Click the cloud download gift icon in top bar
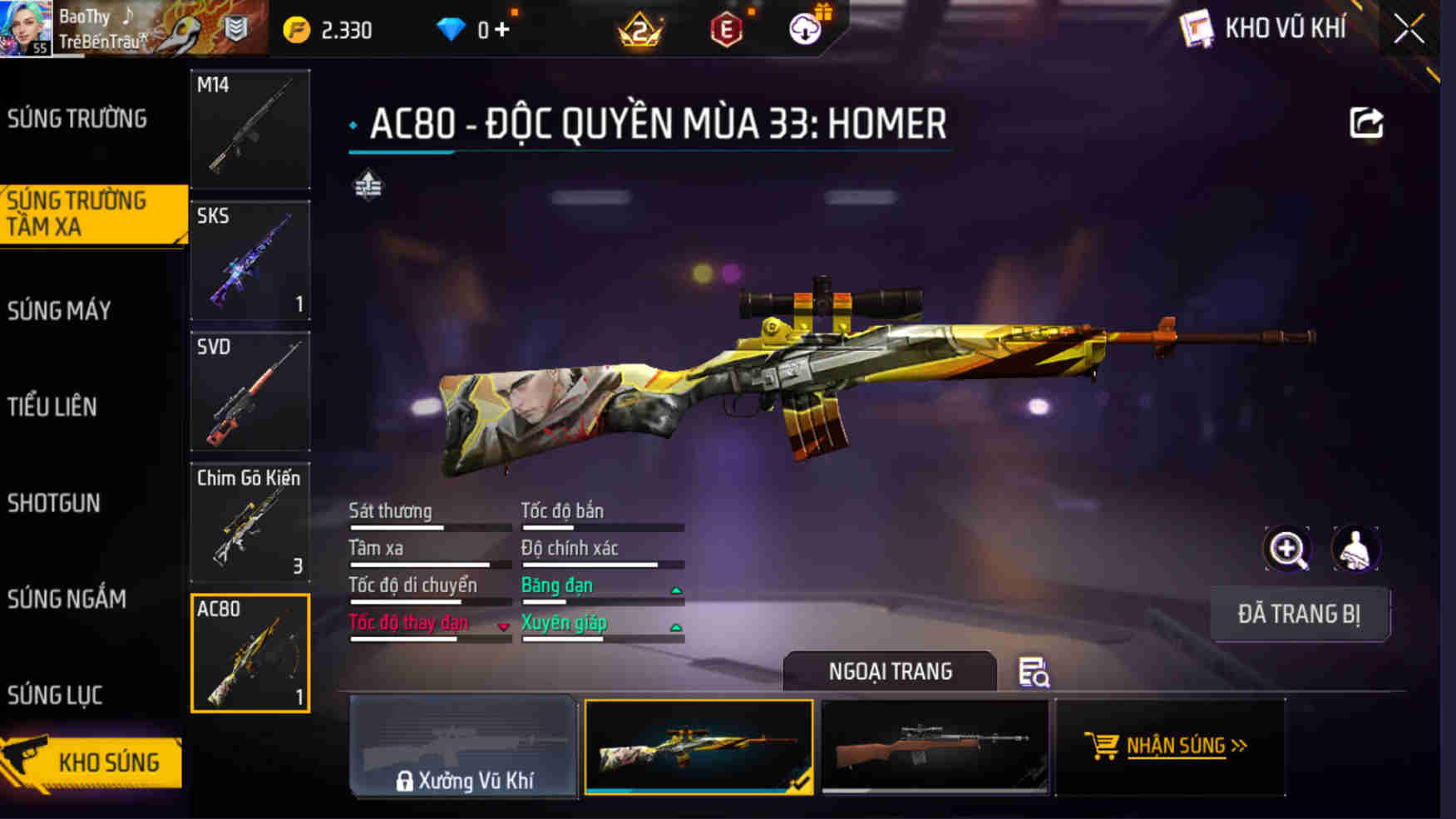 [803, 27]
